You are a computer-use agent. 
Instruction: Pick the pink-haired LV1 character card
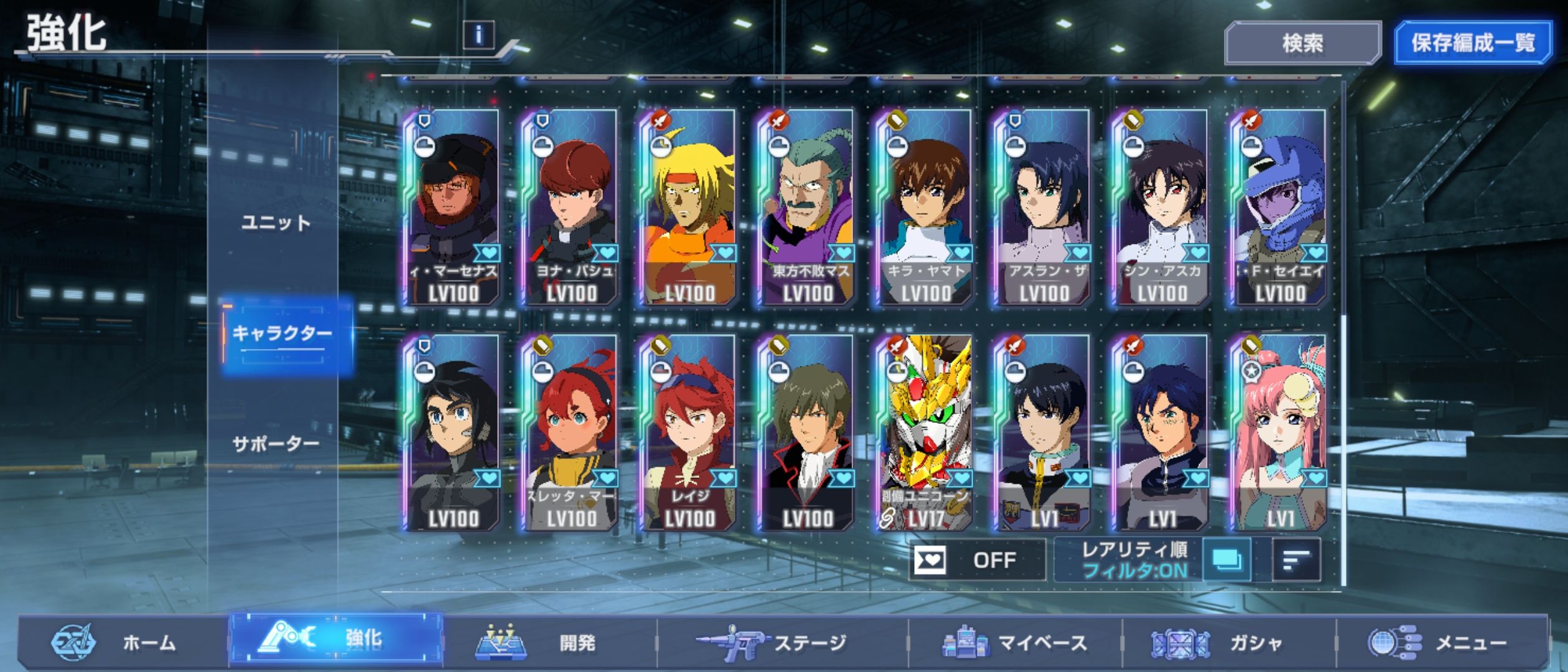click(1279, 432)
